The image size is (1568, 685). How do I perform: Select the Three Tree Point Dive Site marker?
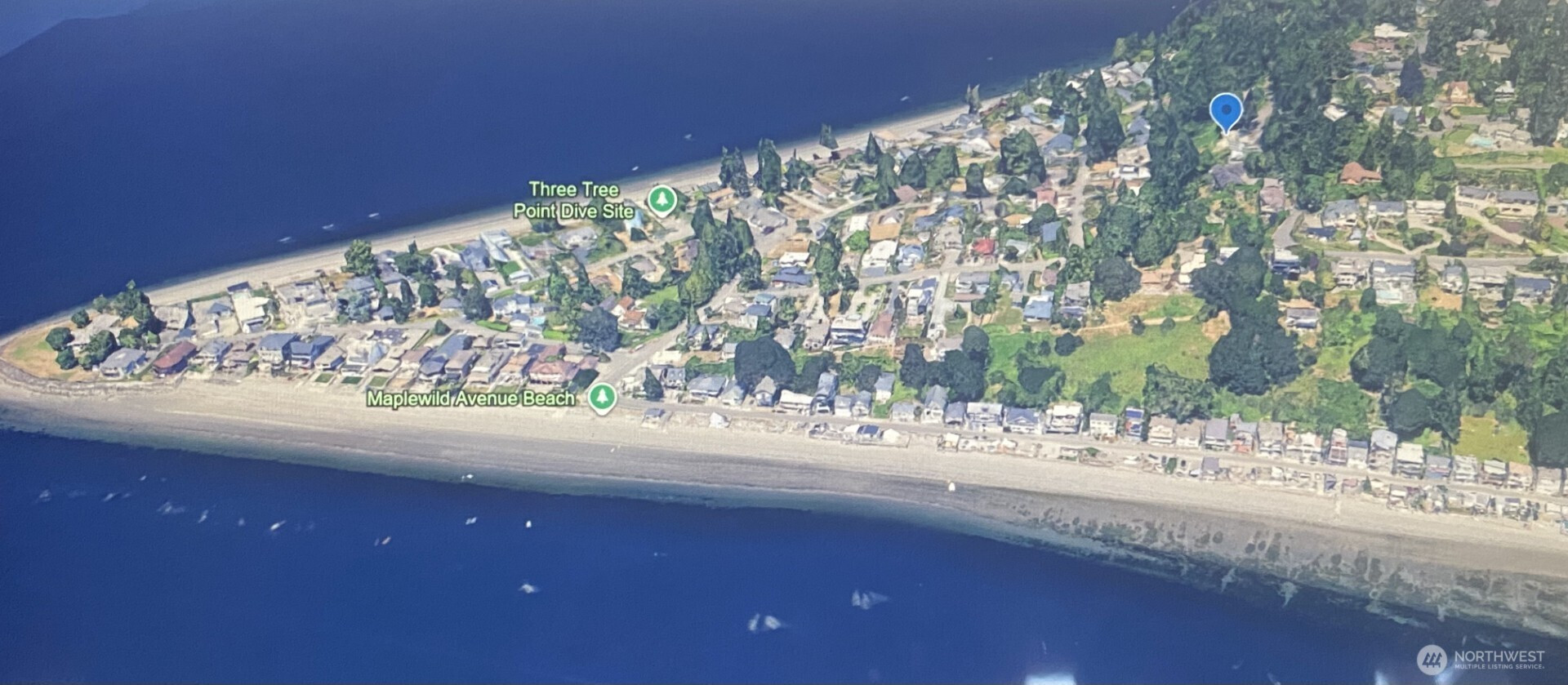(661, 199)
